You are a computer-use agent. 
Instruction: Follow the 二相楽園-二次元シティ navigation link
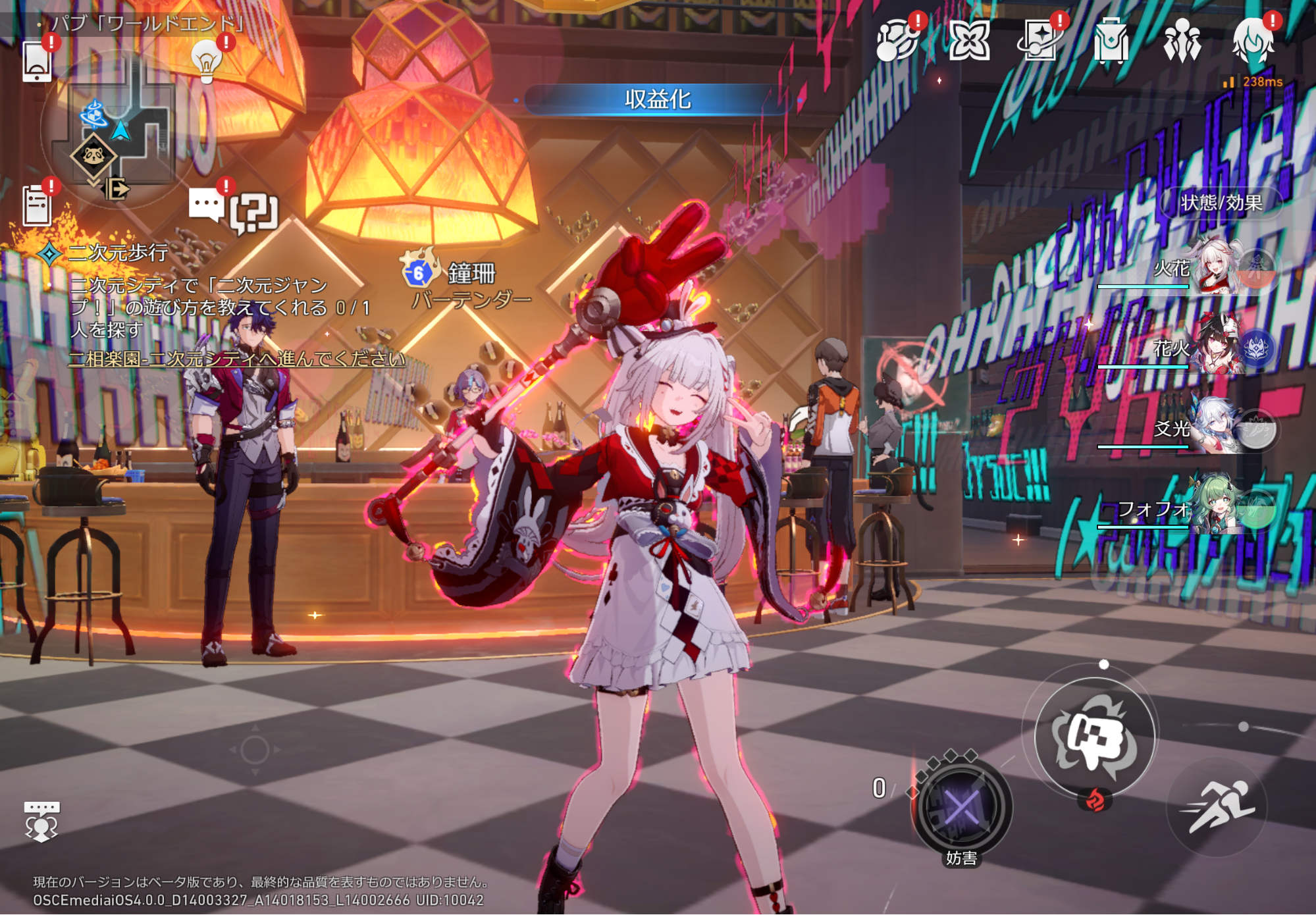236,359
